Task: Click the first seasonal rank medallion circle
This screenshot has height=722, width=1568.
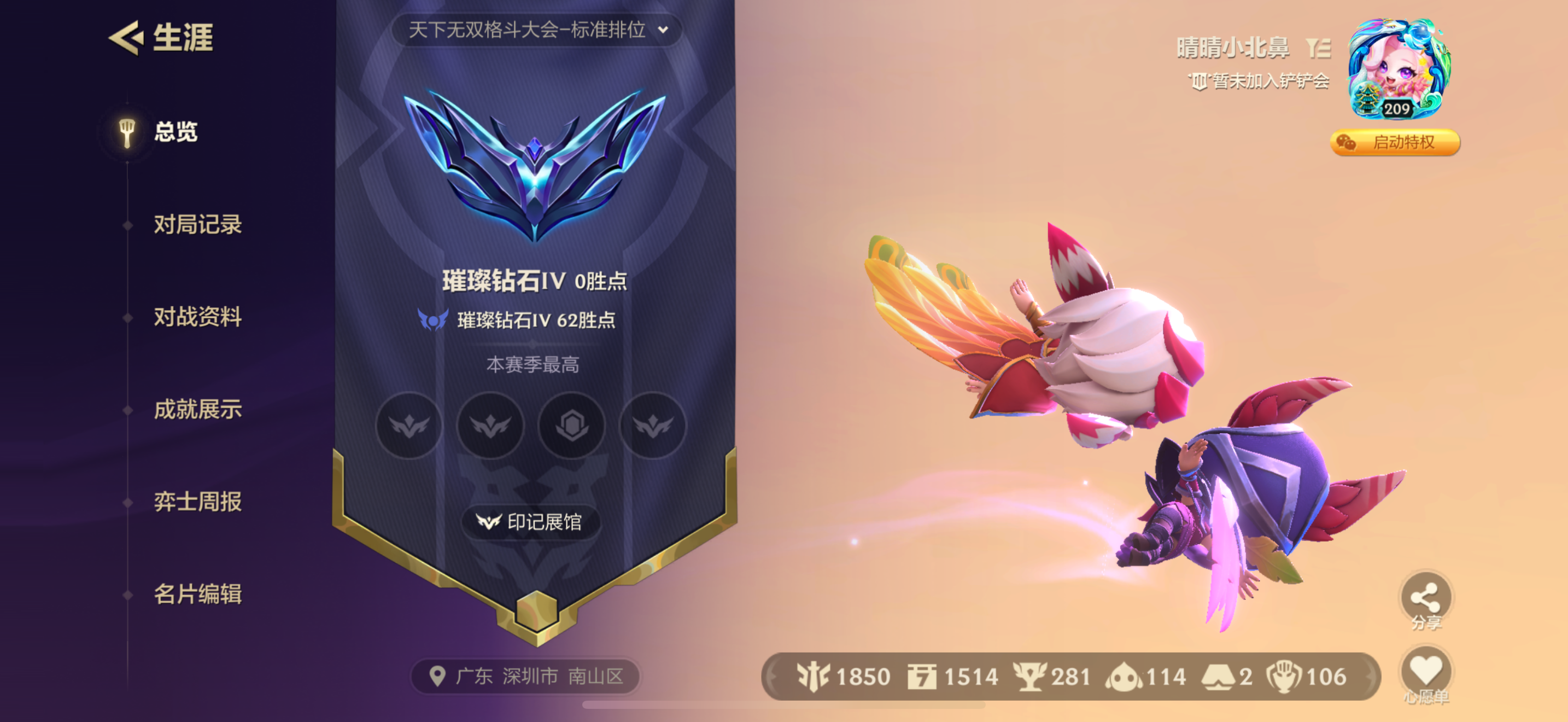Action: (x=409, y=426)
